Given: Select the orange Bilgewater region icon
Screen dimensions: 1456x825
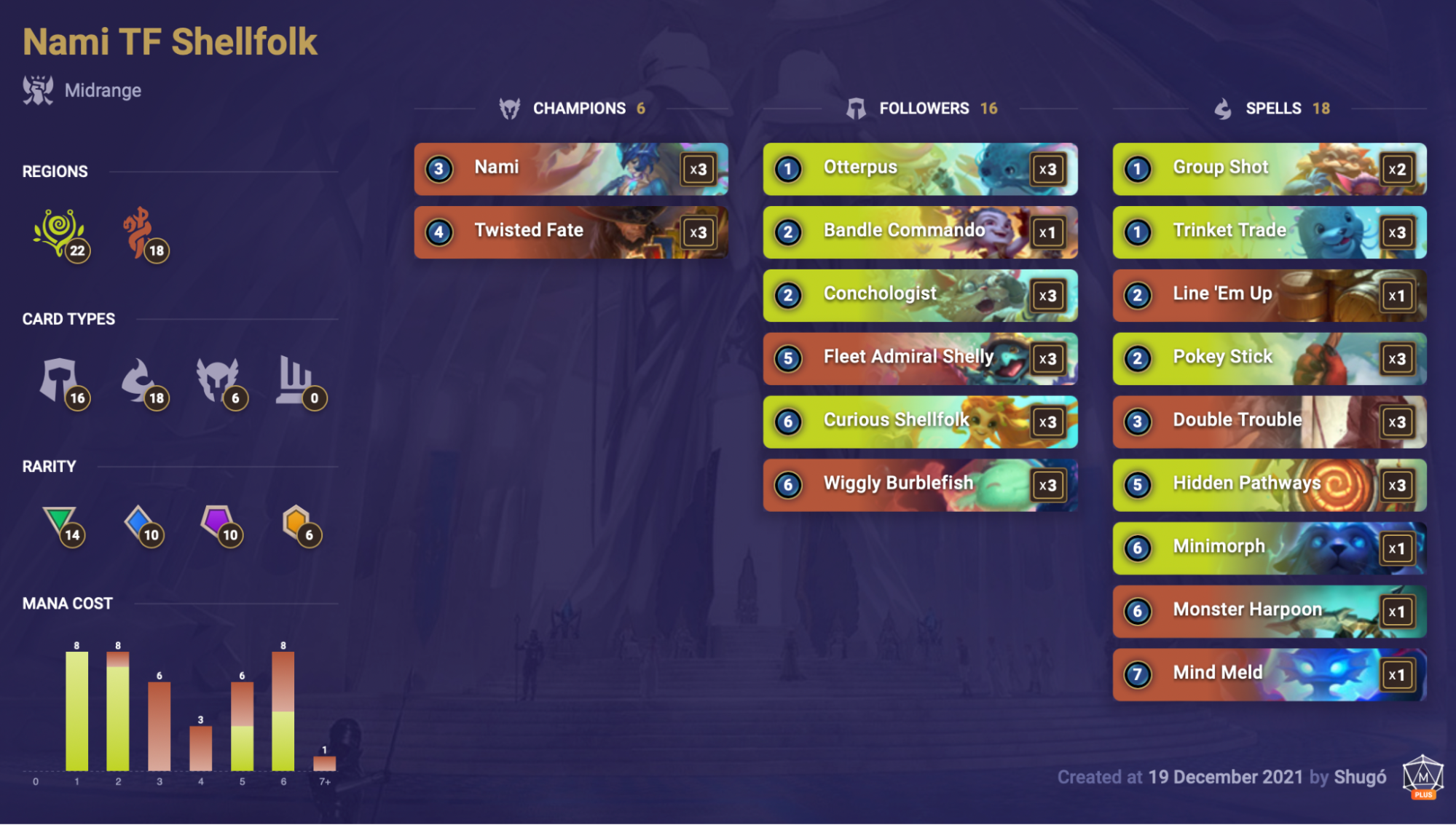Looking at the screenshot, I should pos(138,232).
